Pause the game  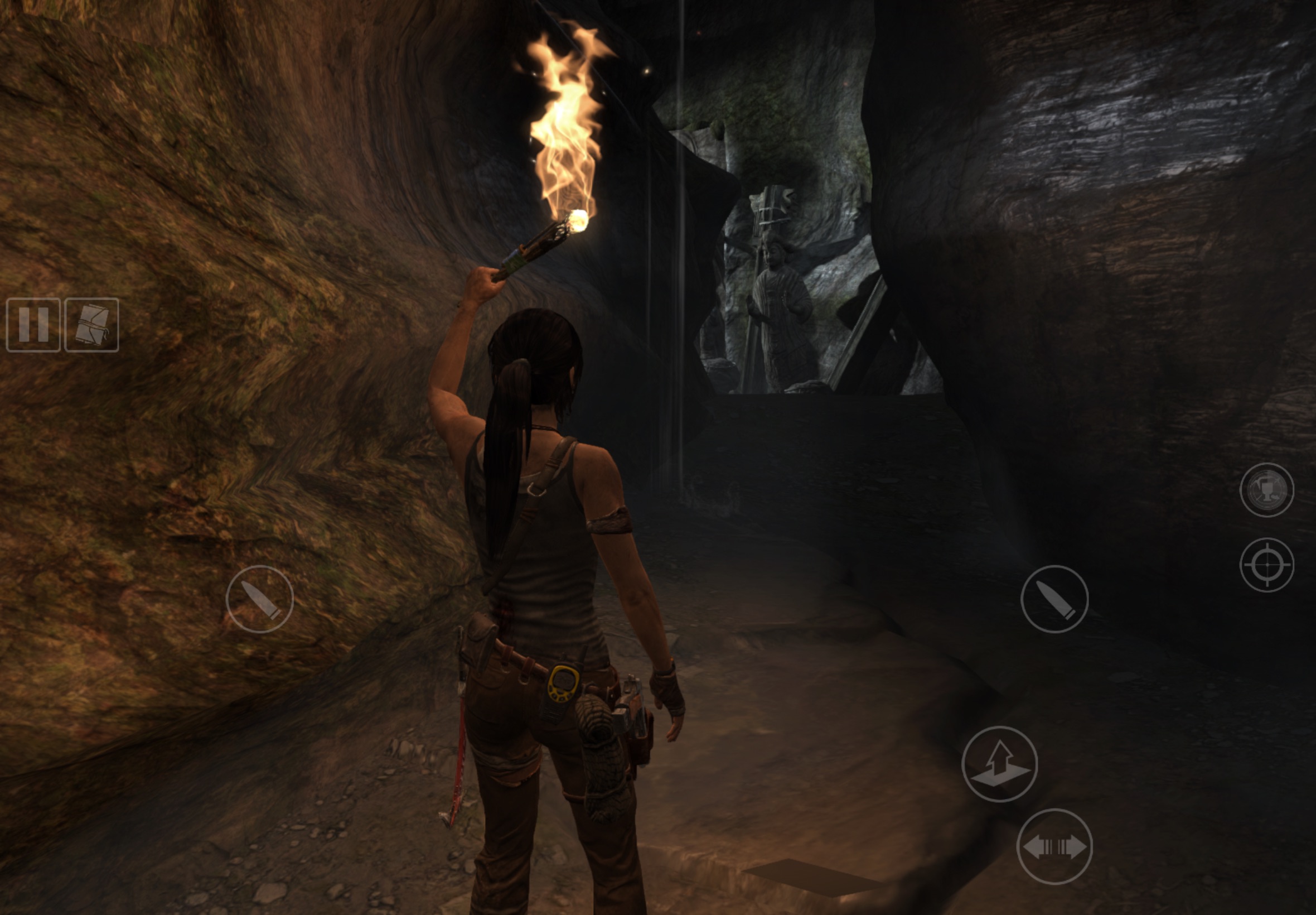click(x=33, y=325)
